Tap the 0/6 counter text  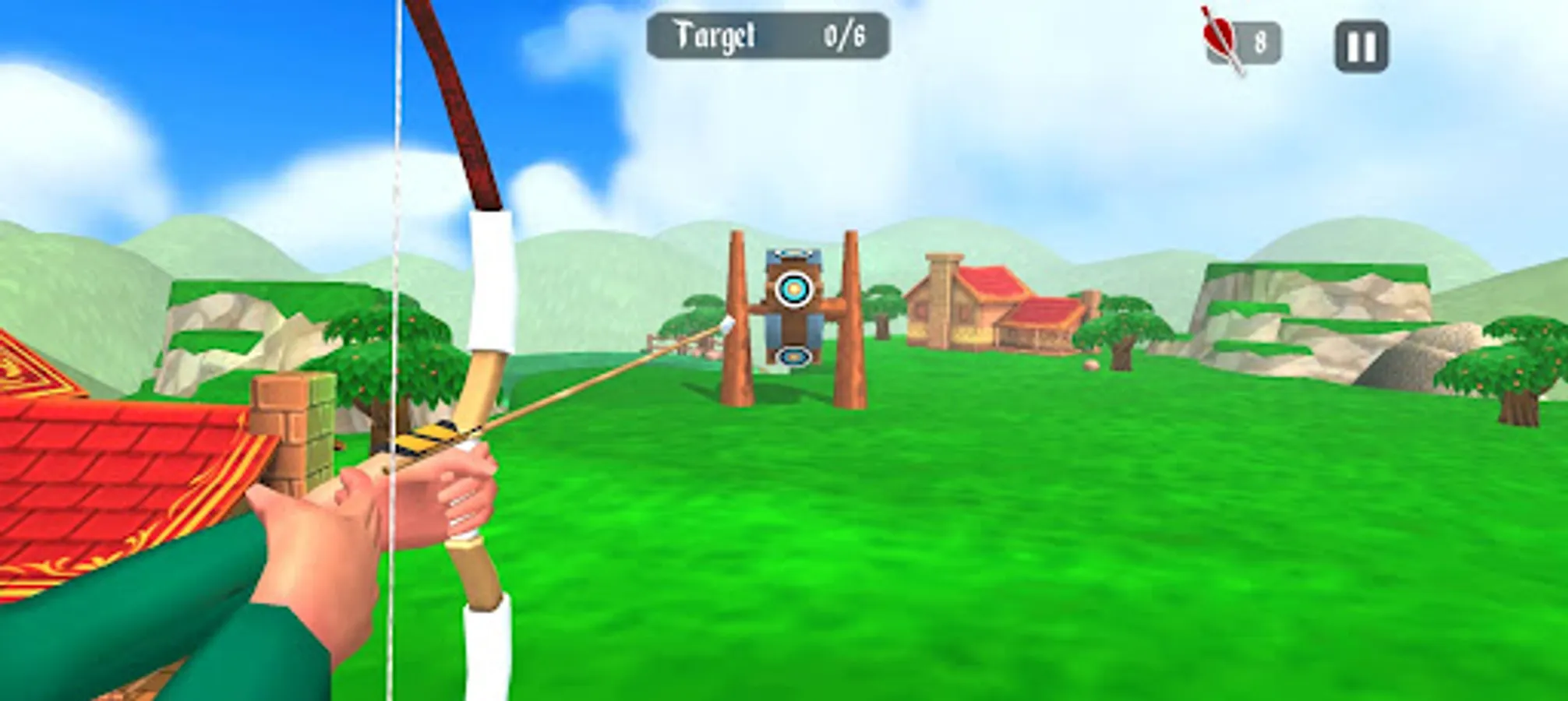pyautogui.click(x=843, y=35)
